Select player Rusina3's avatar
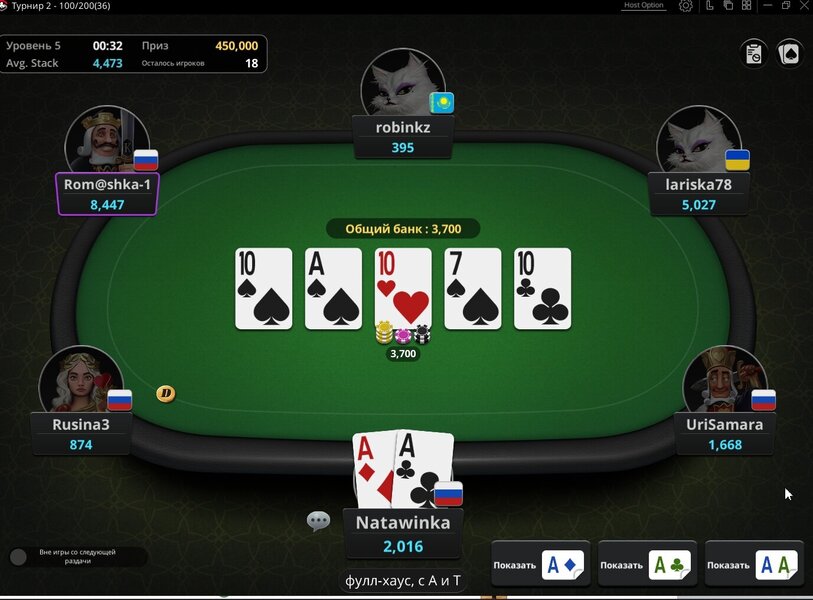Screen dimensions: 813x600 [81, 379]
